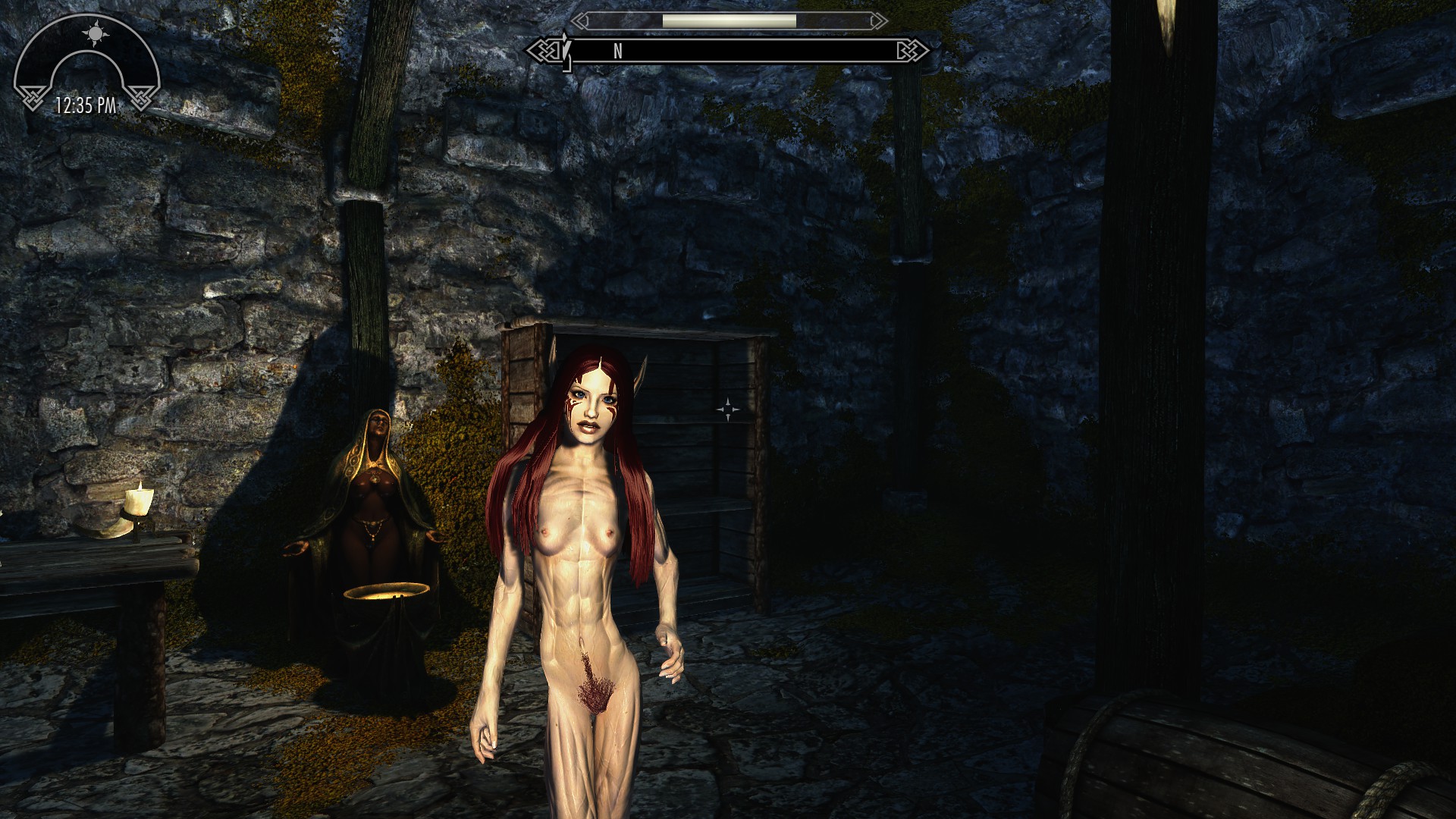Click the compass bar showing north
Screen dimensions: 1456x819
coord(733,51)
